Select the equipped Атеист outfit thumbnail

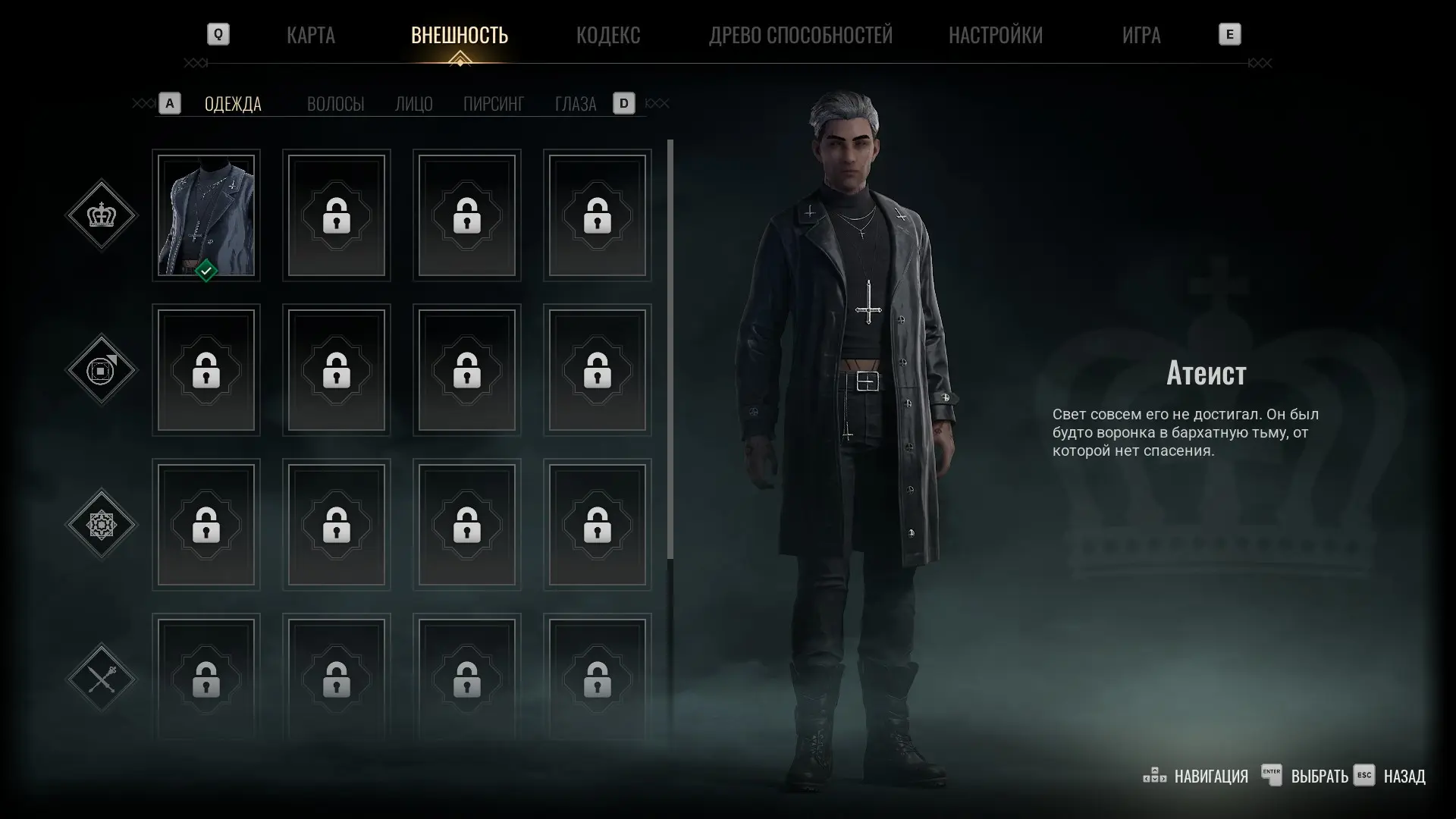[x=206, y=215]
